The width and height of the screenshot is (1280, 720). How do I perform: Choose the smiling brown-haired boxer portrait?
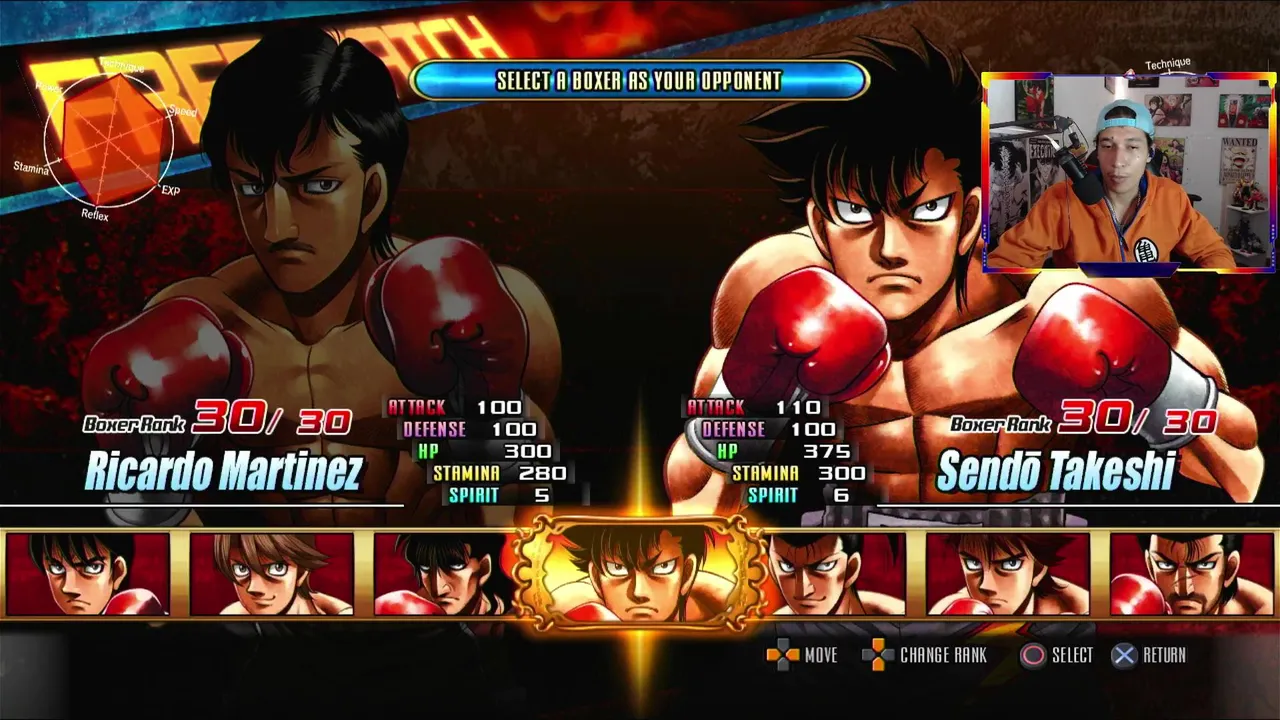[x=272, y=574]
